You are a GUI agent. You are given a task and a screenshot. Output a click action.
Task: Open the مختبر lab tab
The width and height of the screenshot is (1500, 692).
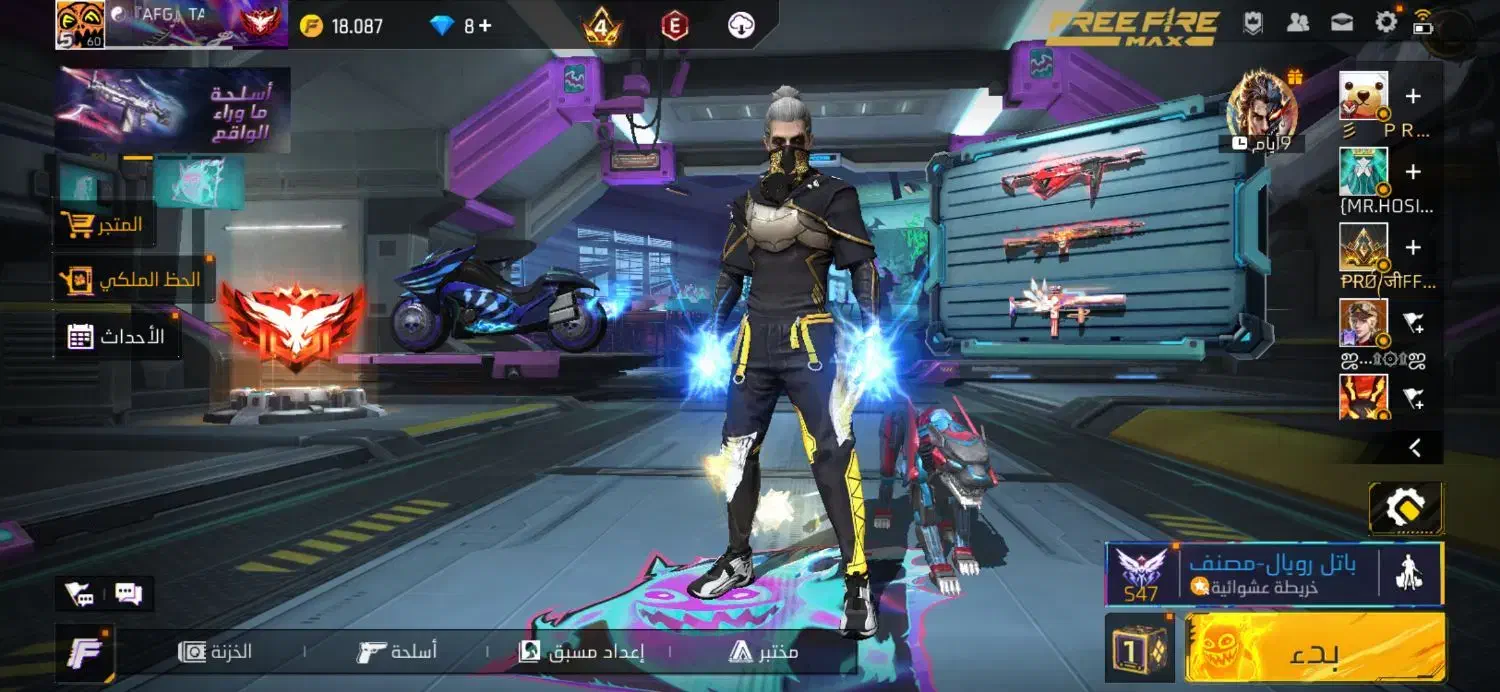tap(764, 652)
